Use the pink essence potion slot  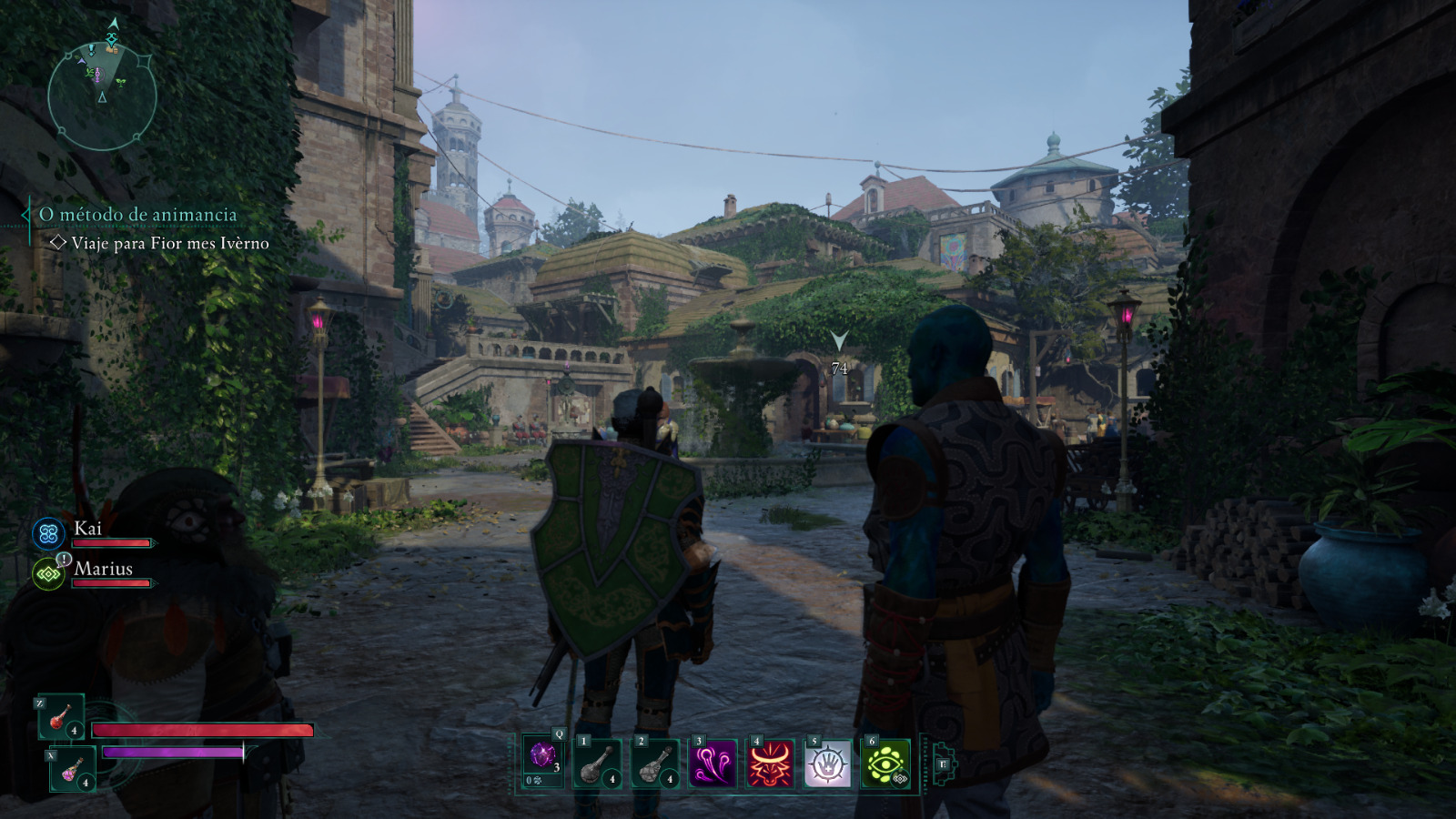72,769
